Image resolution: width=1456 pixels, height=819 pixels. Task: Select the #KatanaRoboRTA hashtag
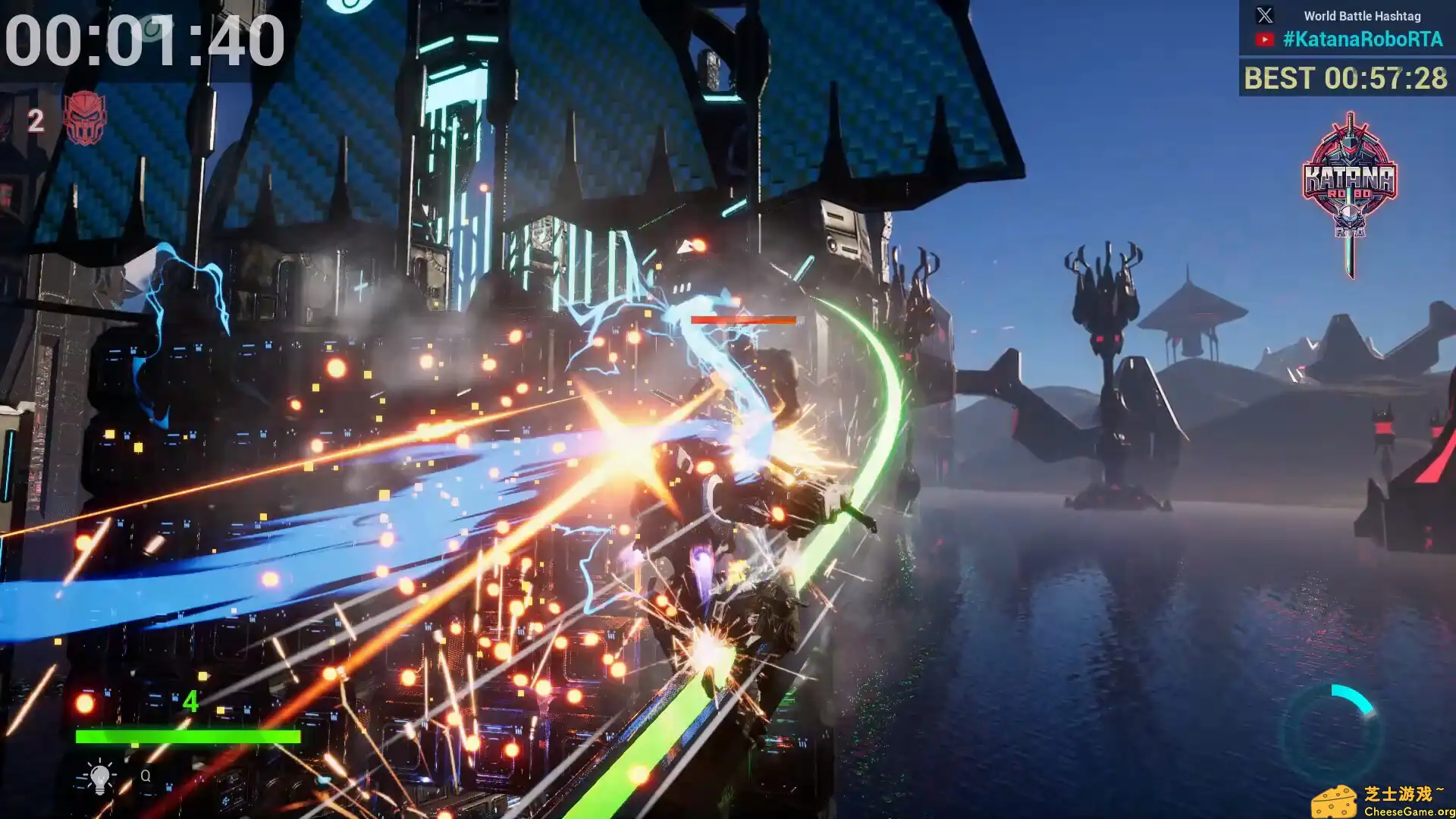click(1363, 39)
